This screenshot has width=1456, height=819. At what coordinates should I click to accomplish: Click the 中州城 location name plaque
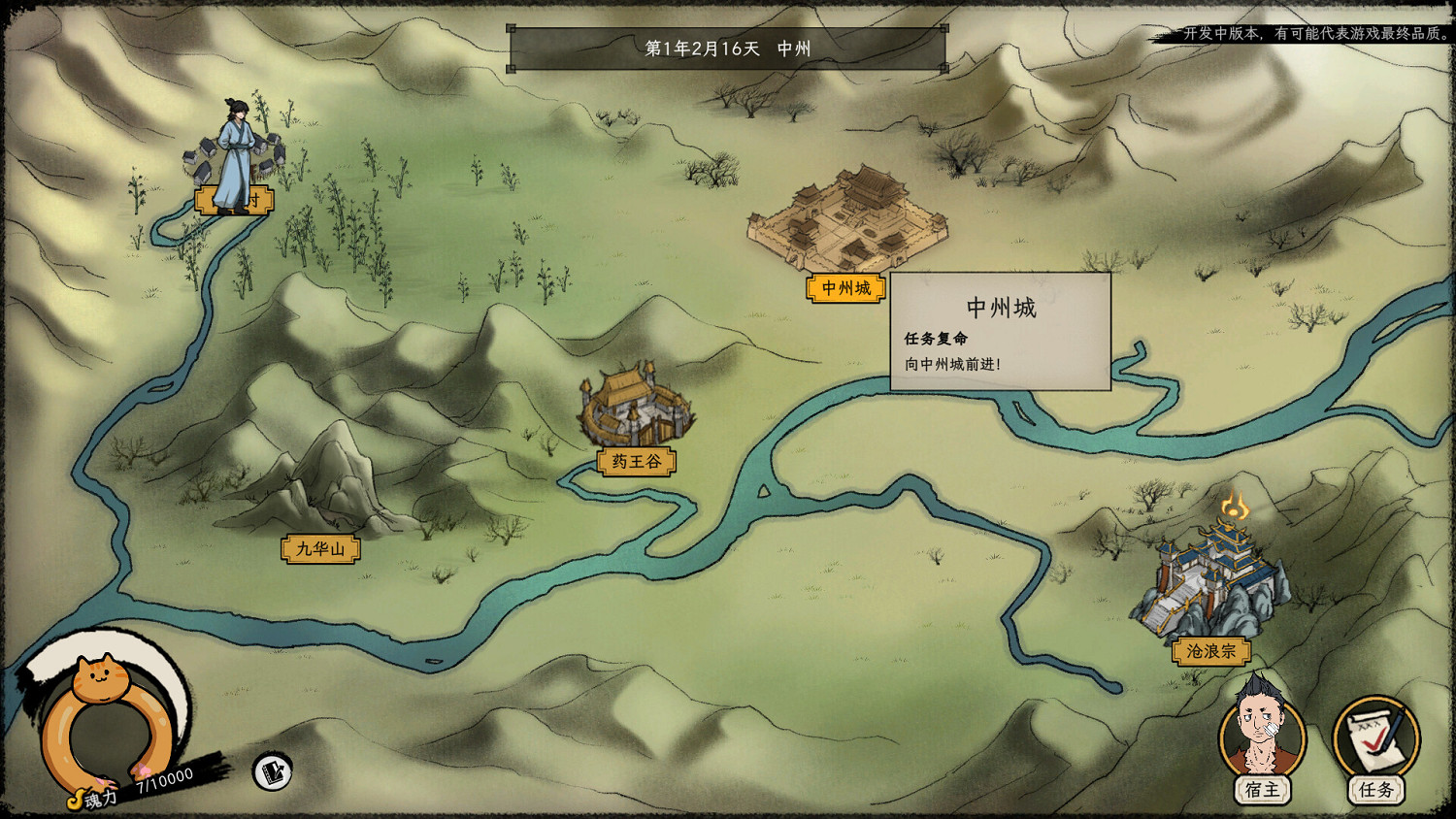click(846, 287)
